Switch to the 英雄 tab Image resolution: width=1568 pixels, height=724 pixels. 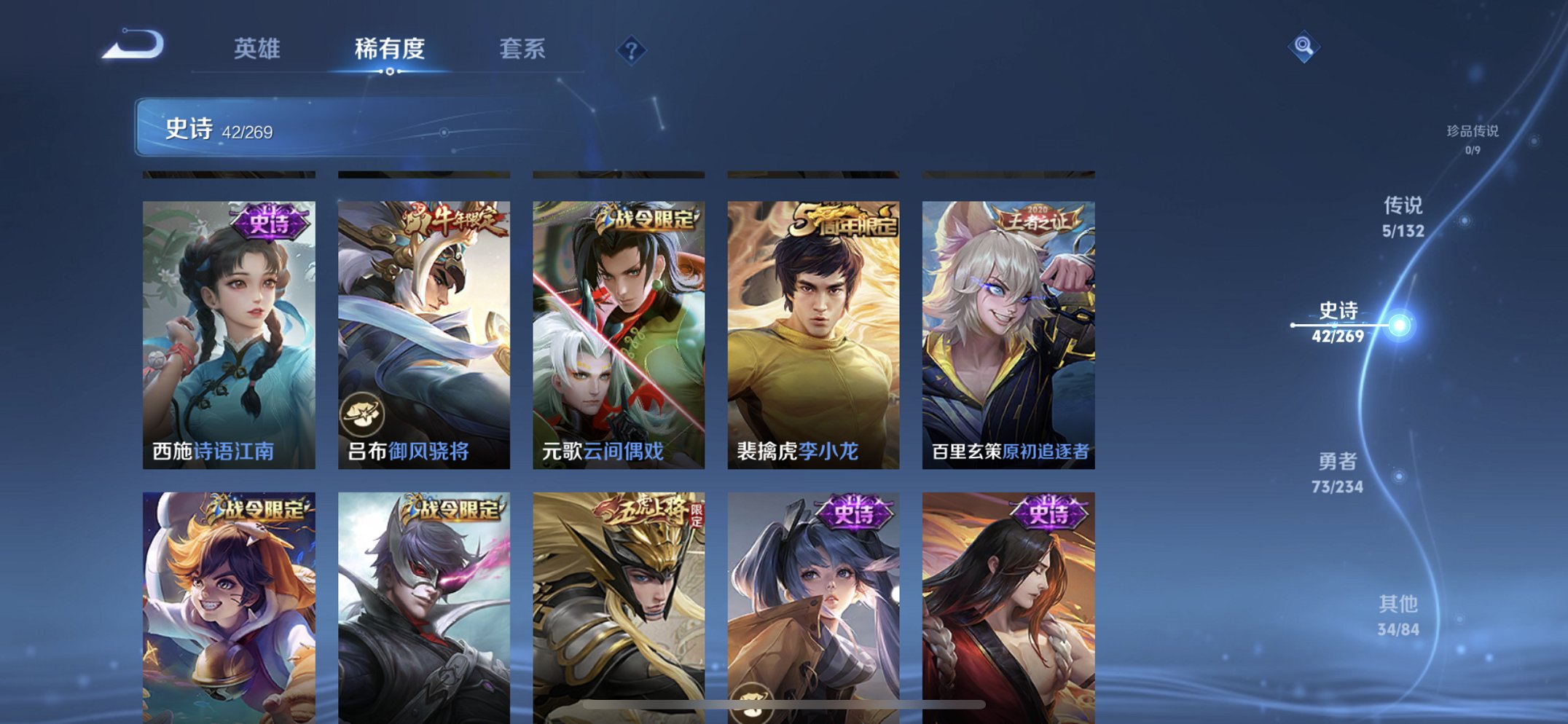coord(258,50)
